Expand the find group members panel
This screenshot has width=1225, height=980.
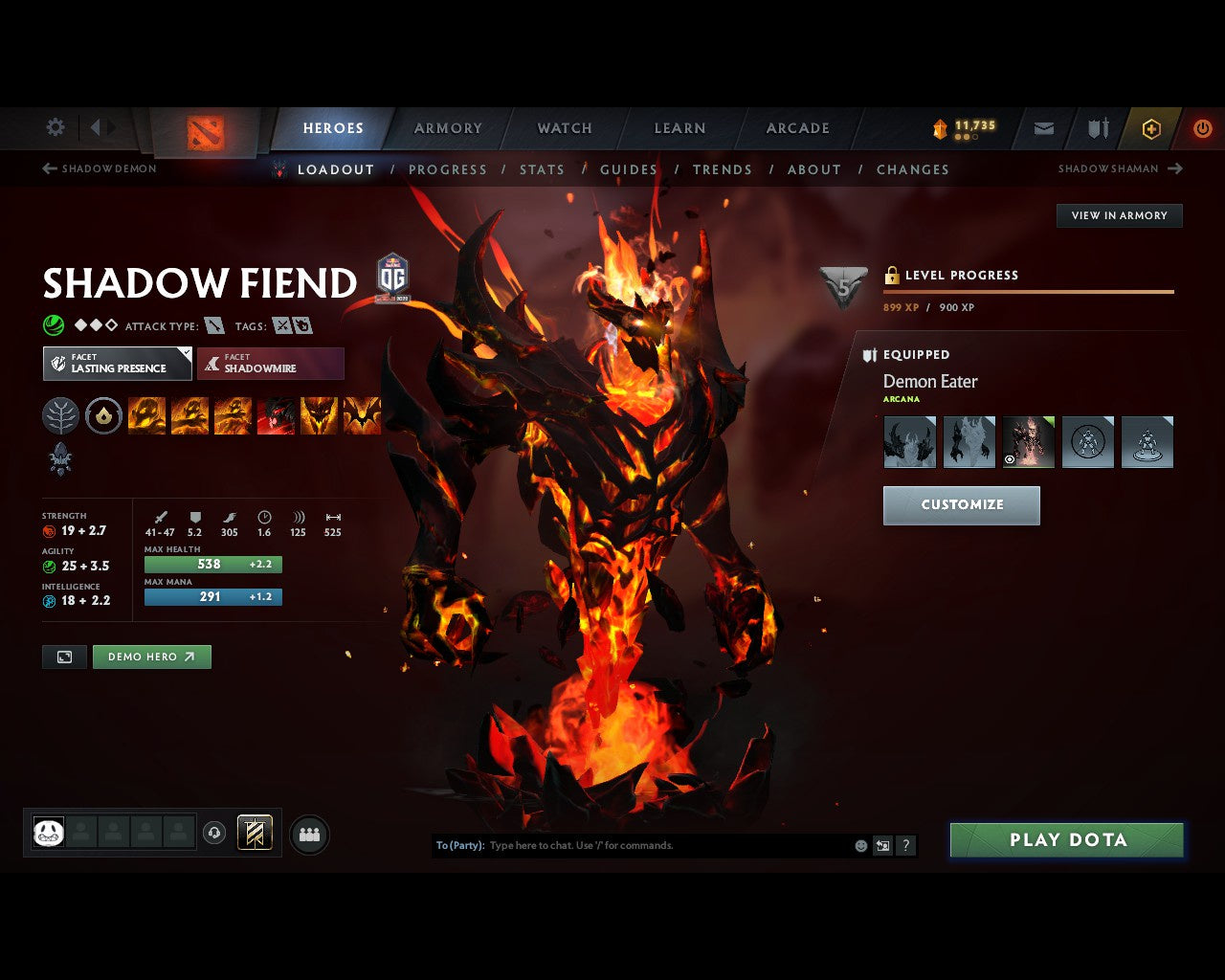tap(309, 833)
